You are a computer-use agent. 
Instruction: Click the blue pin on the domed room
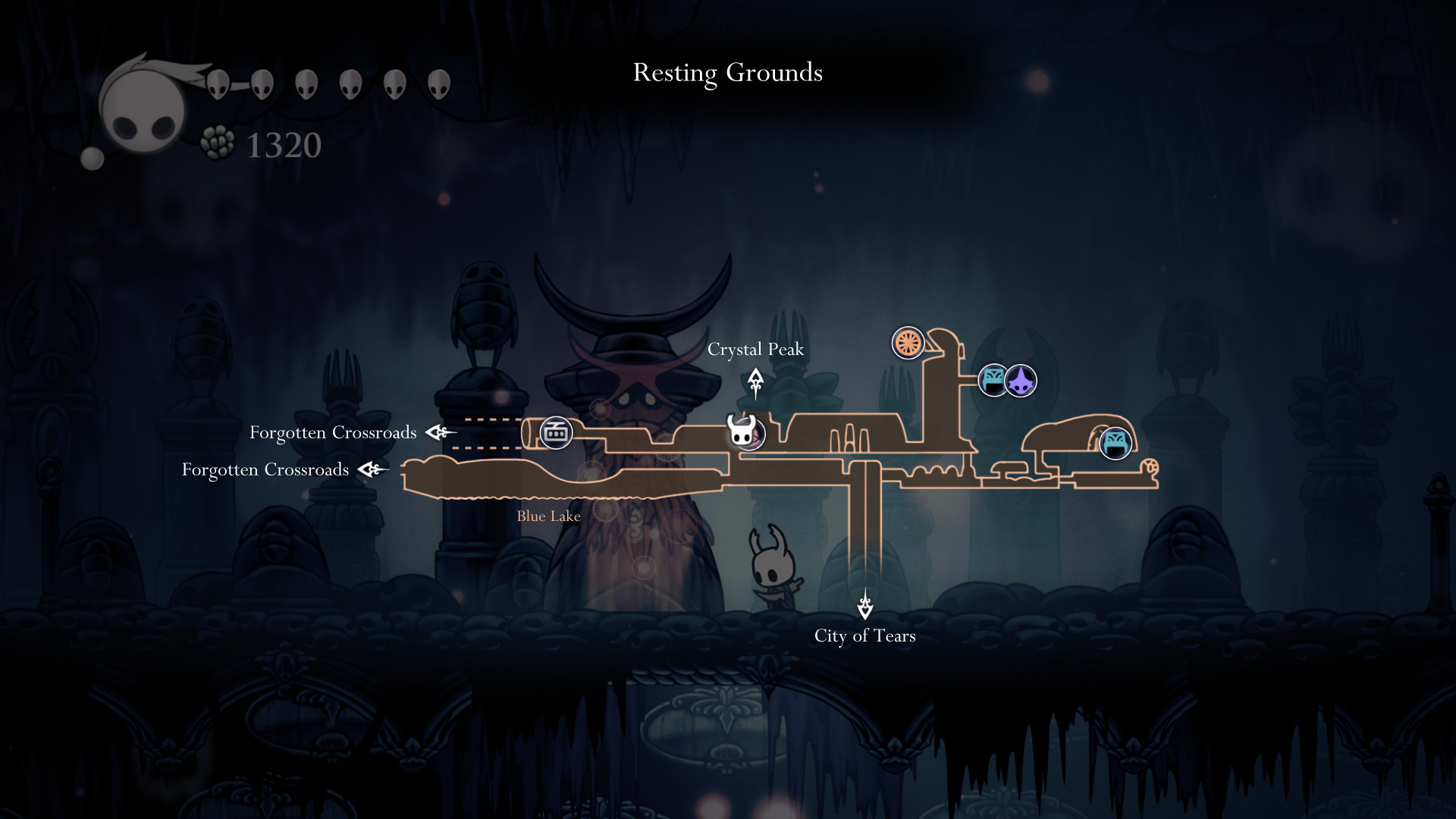pos(1115,444)
